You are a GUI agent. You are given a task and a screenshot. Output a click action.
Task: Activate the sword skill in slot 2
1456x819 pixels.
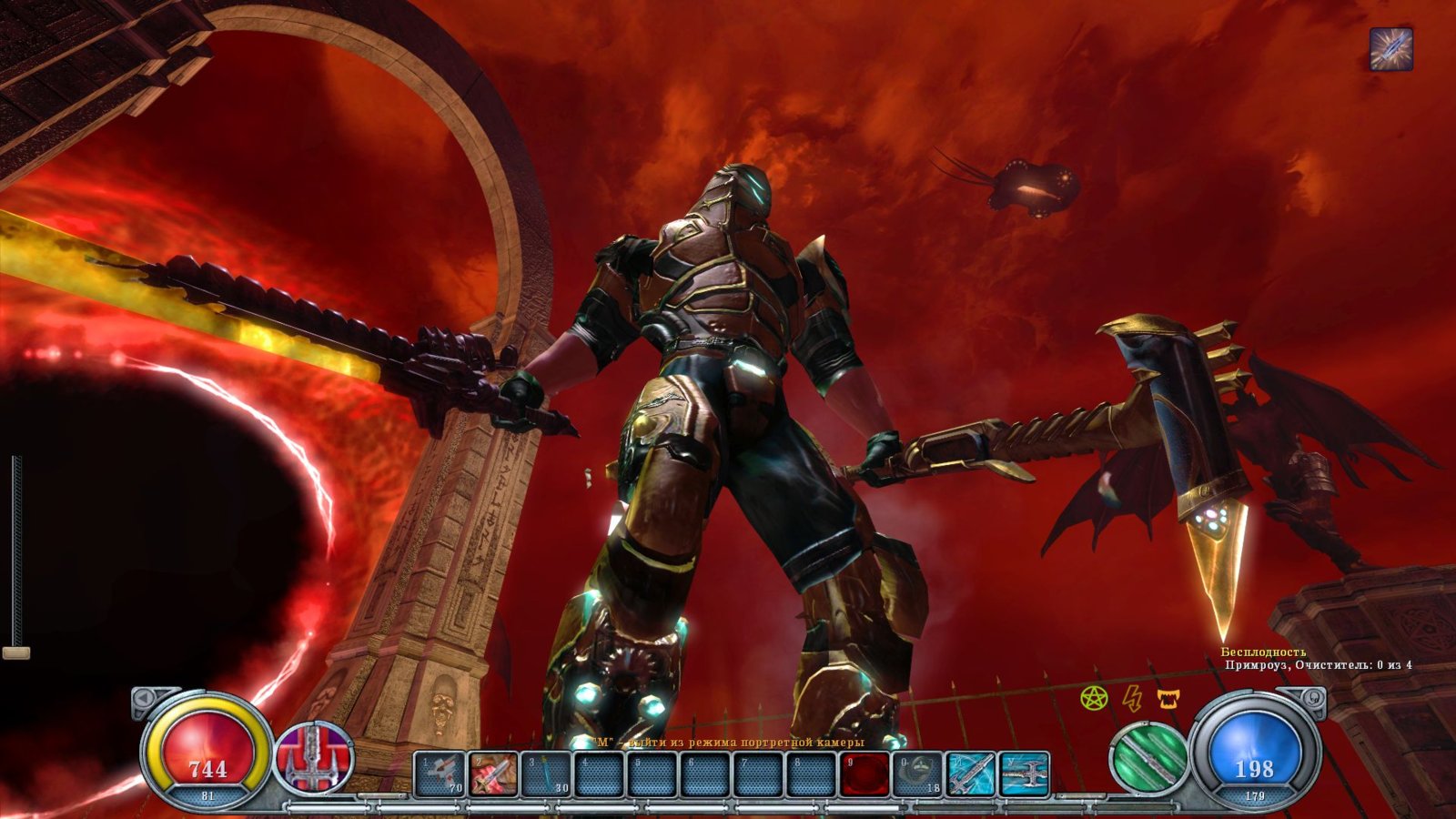click(493, 774)
